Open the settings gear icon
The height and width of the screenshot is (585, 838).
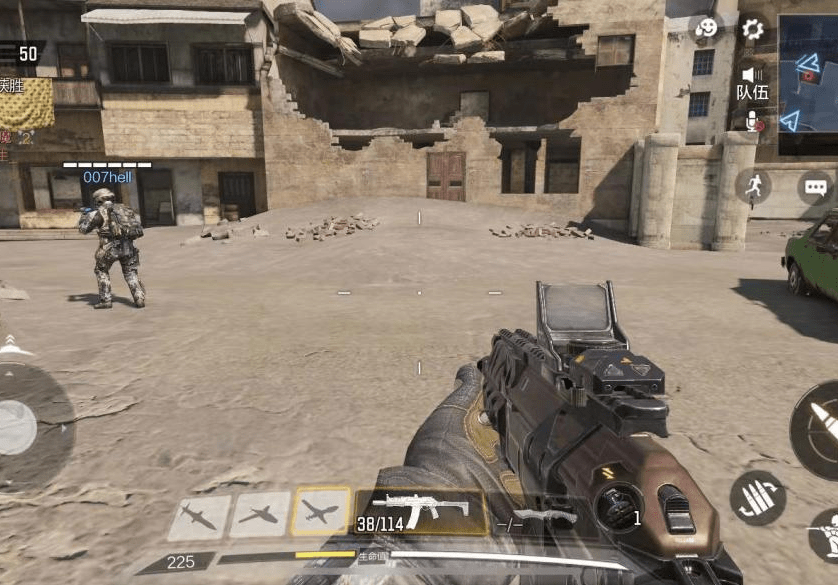[x=752, y=29]
